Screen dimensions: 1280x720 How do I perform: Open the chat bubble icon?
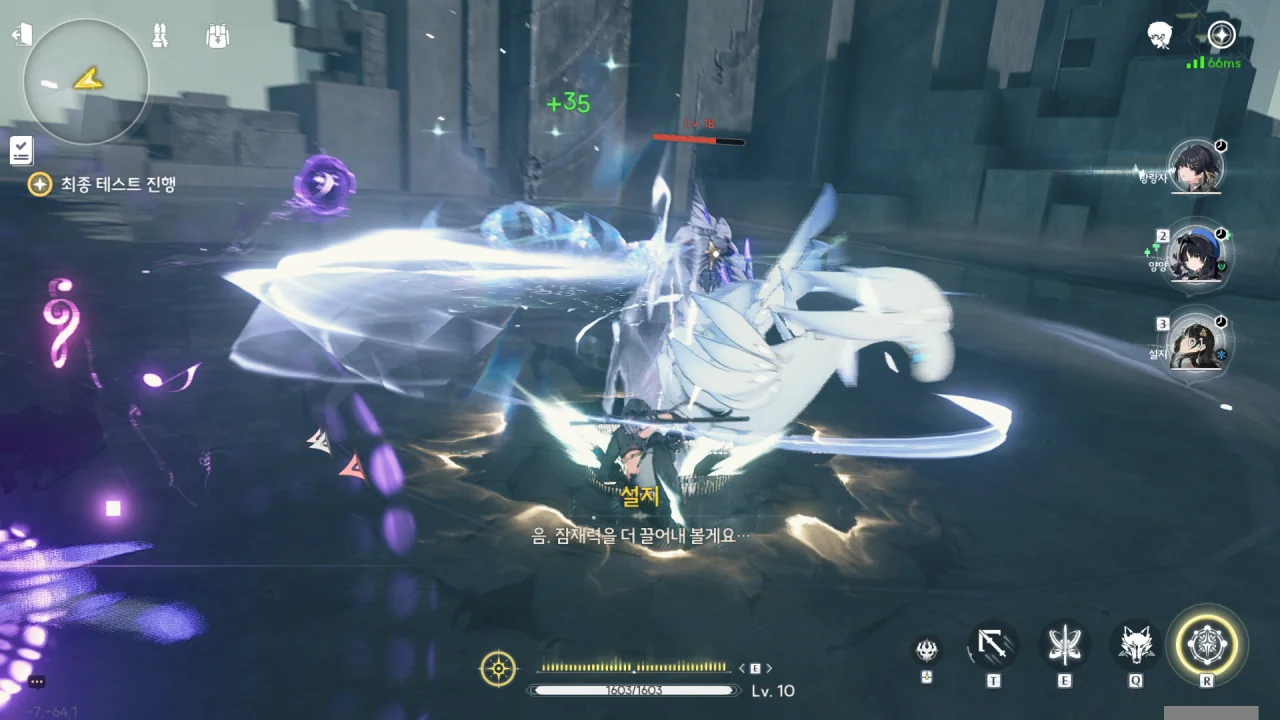pyautogui.click(x=37, y=682)
